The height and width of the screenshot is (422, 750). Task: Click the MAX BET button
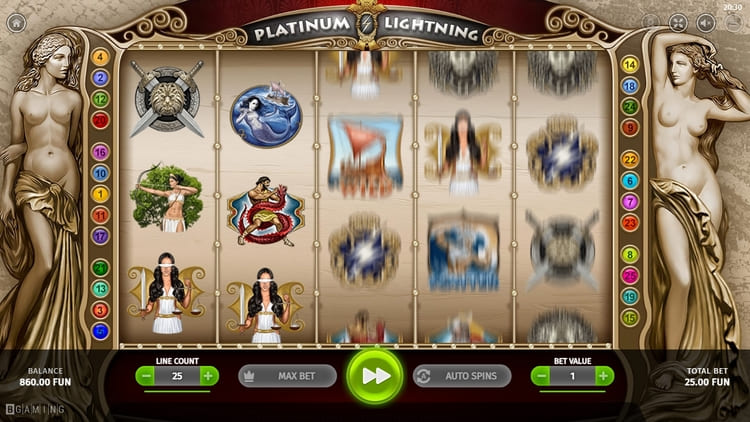287,376
